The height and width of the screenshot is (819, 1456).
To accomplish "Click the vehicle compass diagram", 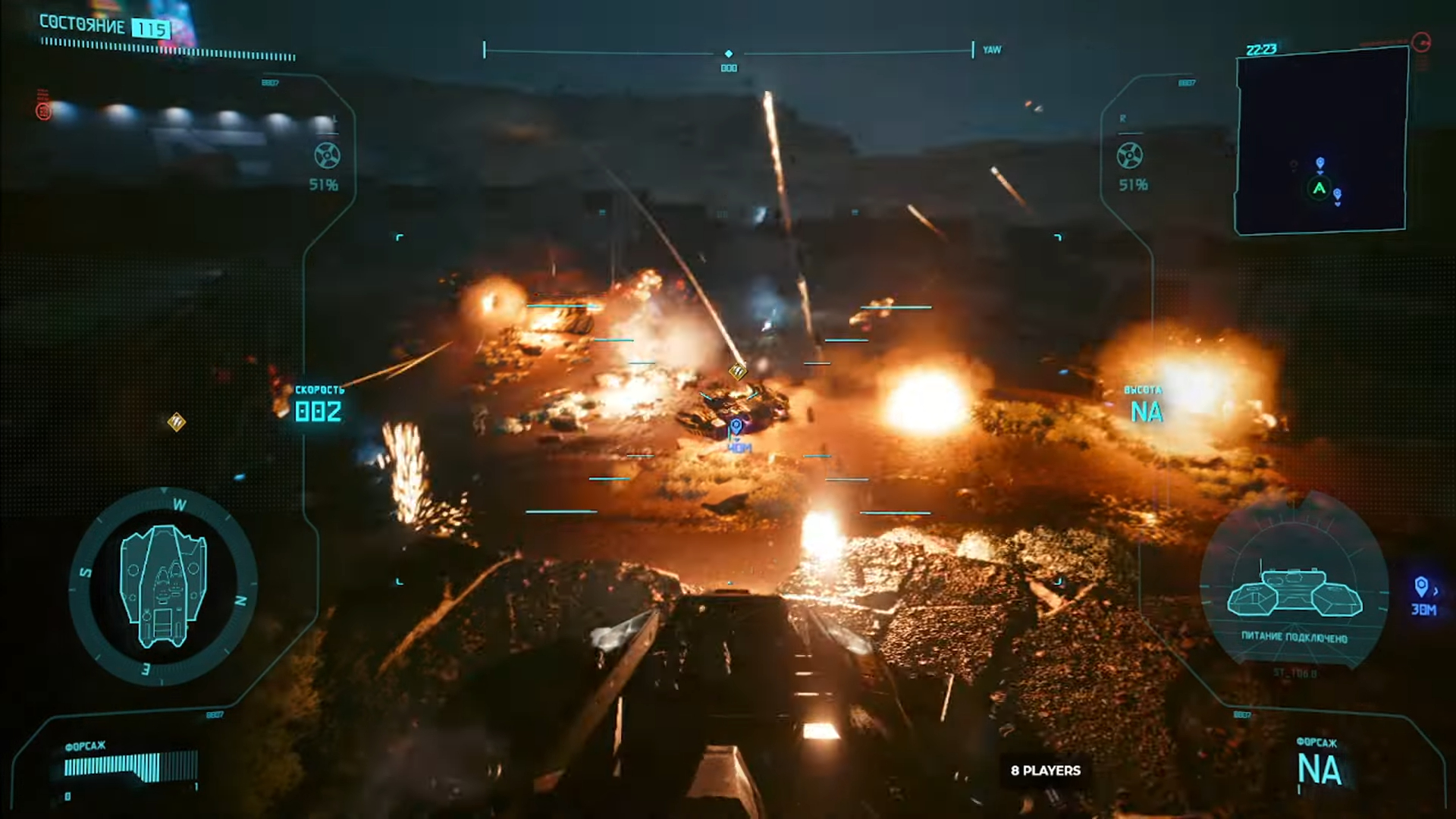I will pos(163,586).
